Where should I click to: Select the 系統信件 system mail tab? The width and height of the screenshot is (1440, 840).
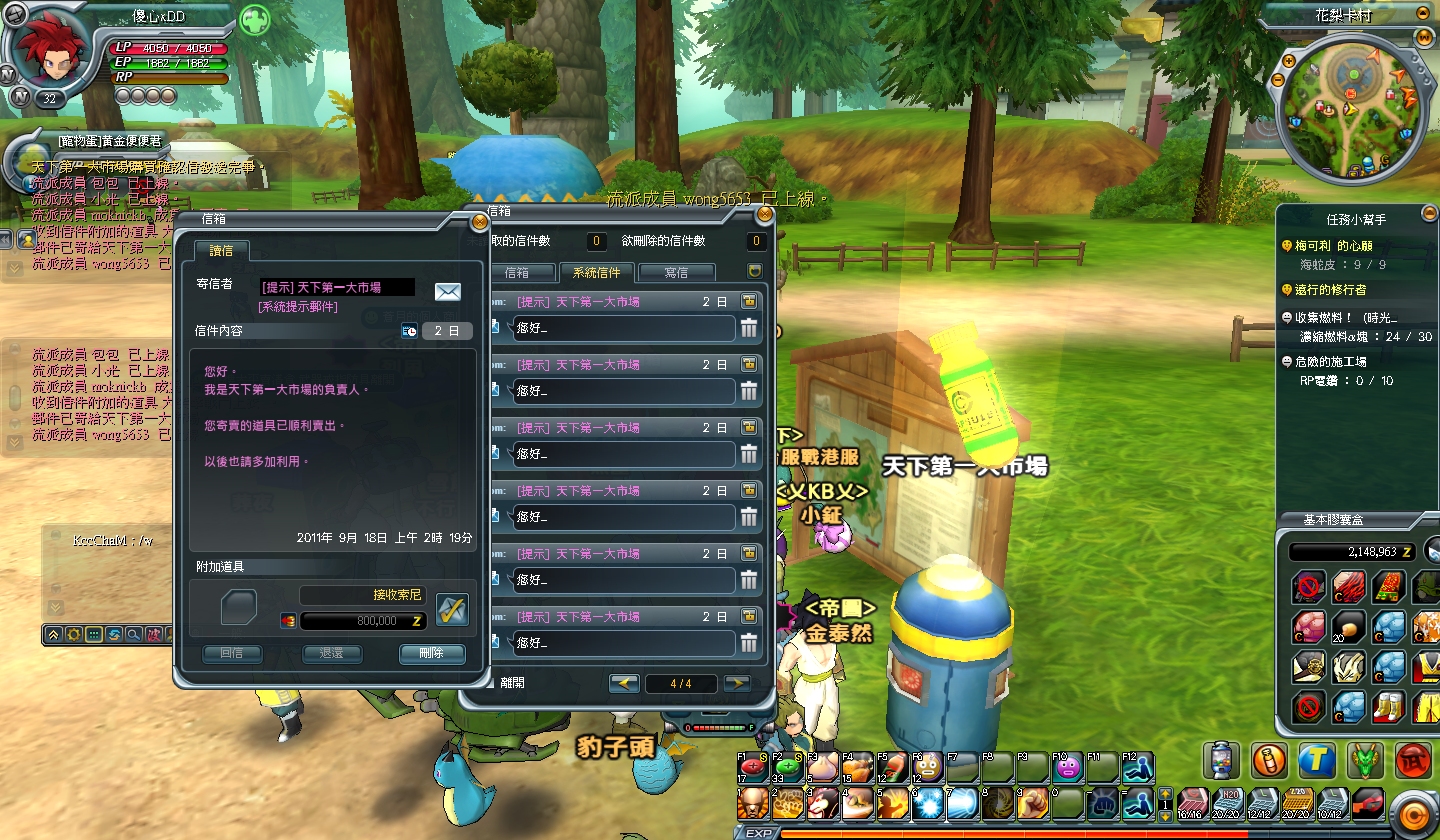(596, 272)
